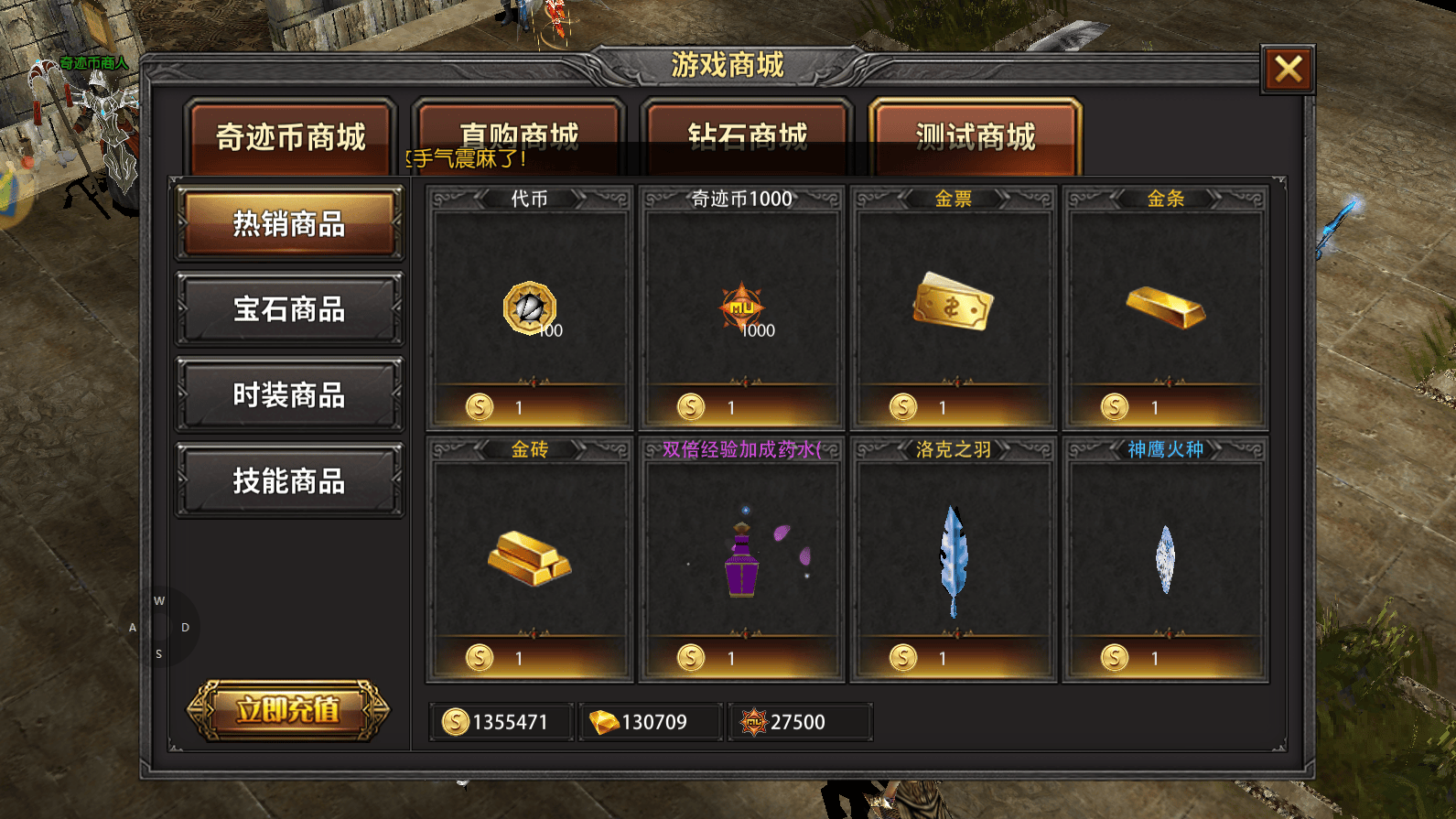Switch to the 奇迹币商城 tab
The height and width of the screenshot is (819, 1456).
290,137
